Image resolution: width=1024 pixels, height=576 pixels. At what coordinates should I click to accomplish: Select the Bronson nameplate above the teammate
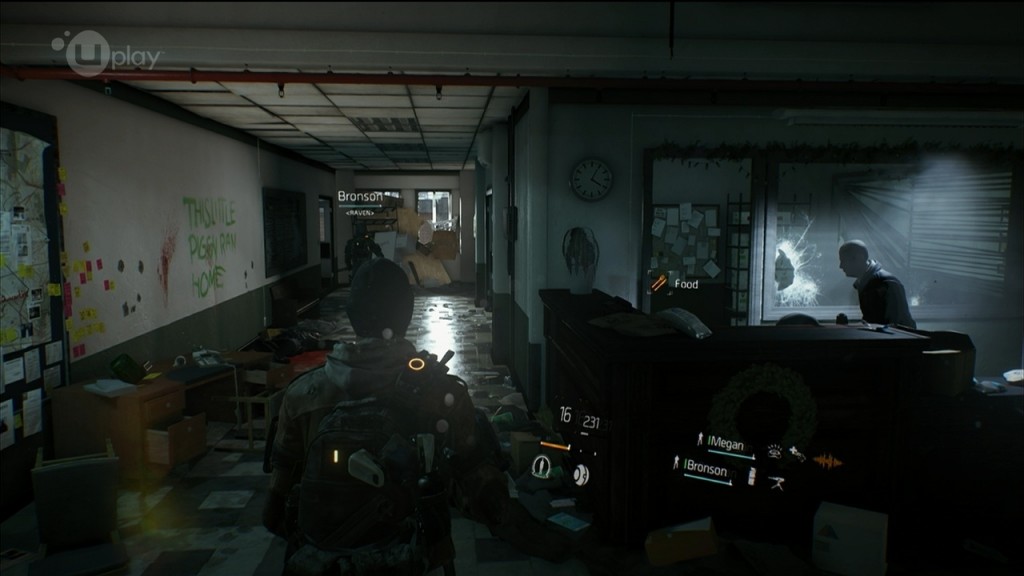[x=359, y=197]
